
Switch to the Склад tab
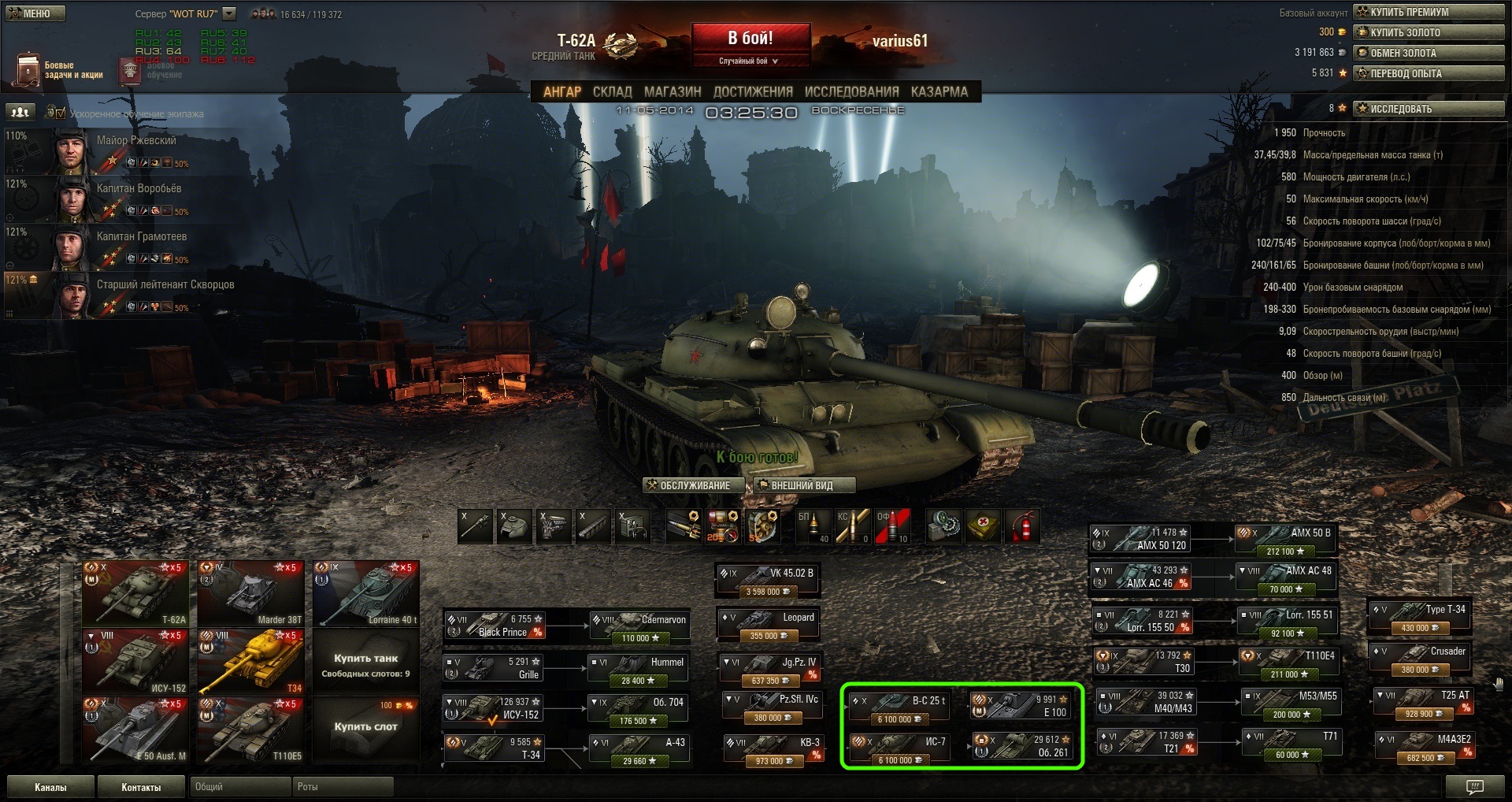pos(612,91)
